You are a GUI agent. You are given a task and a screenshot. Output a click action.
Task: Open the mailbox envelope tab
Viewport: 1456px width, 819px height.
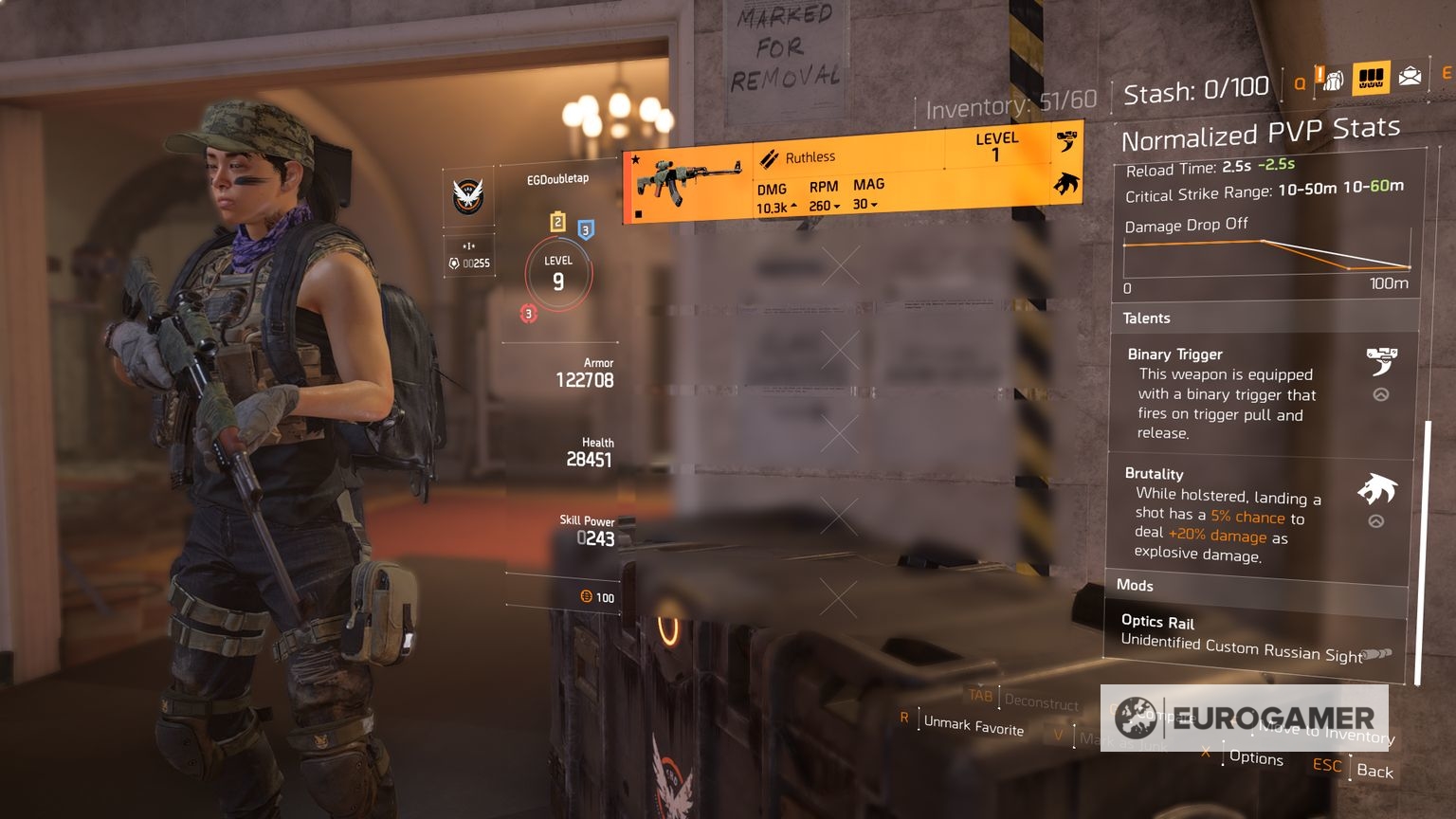click(1410, 76)
